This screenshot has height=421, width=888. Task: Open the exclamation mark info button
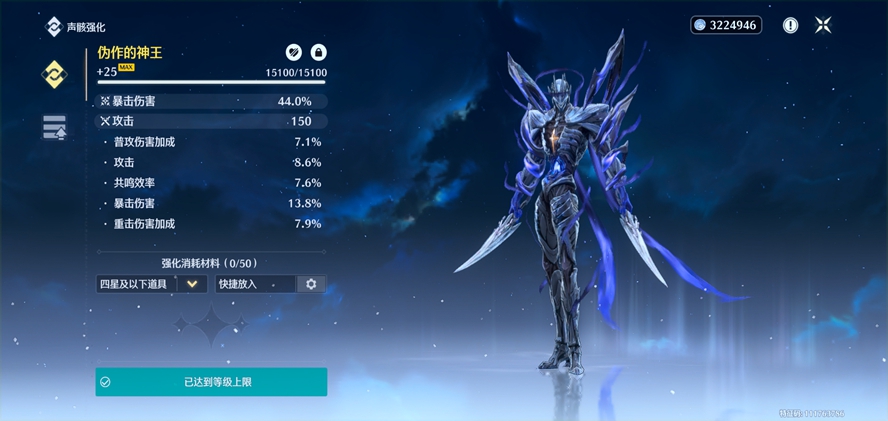(x=790, y=26)
